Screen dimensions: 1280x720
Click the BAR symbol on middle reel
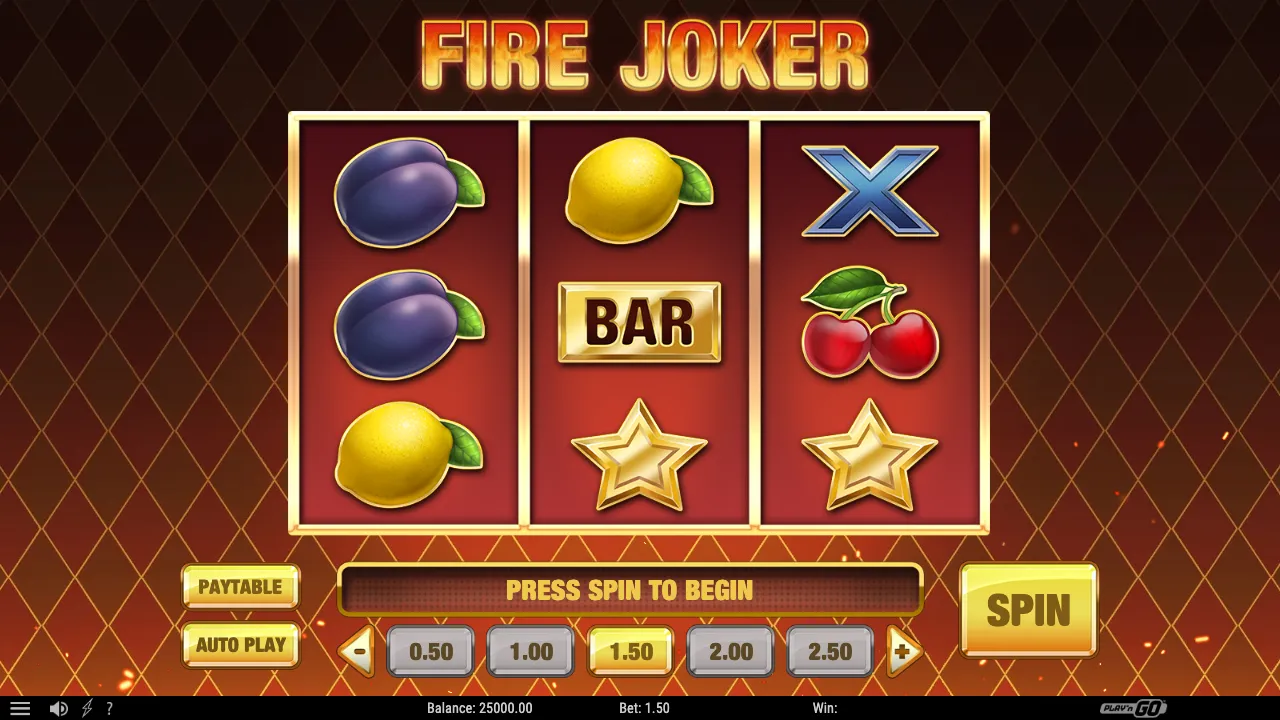(x=639, y=323)
